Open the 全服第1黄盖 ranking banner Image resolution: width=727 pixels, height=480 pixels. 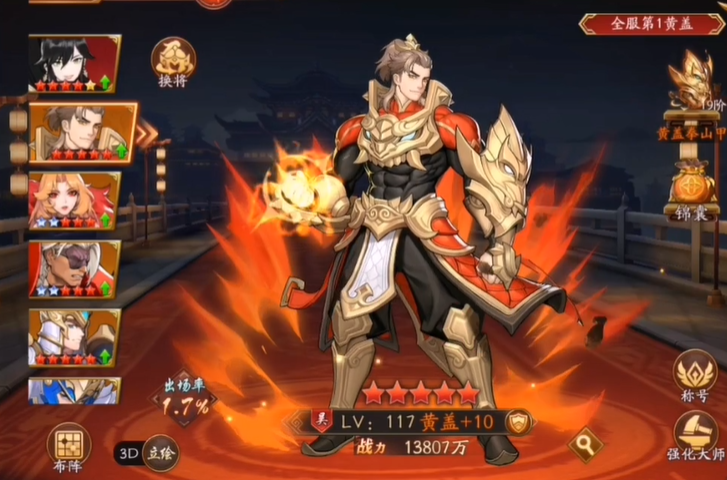tap(651, 22)
